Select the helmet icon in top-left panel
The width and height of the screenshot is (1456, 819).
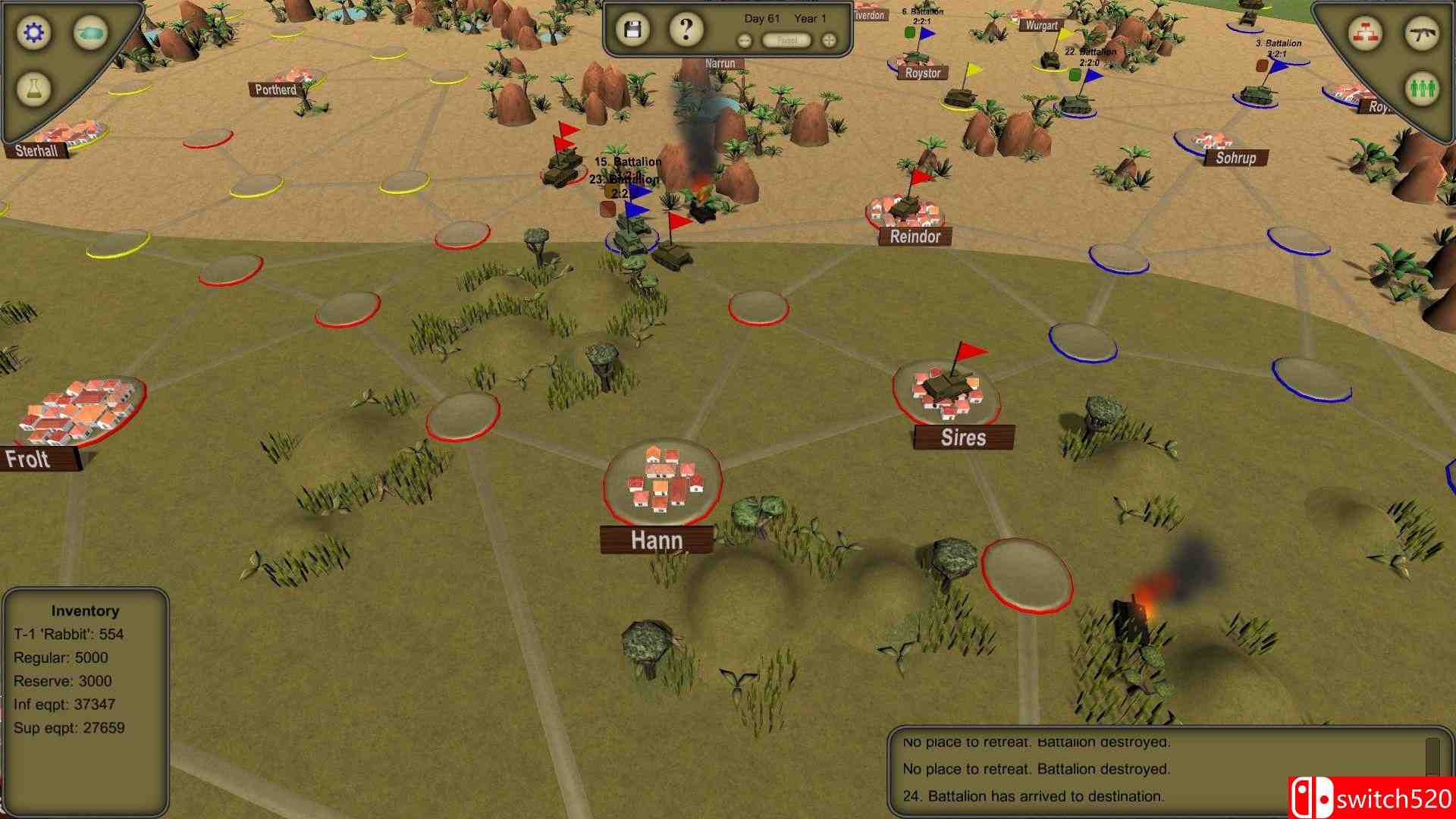pyautogui.click(x=89, y=32)
